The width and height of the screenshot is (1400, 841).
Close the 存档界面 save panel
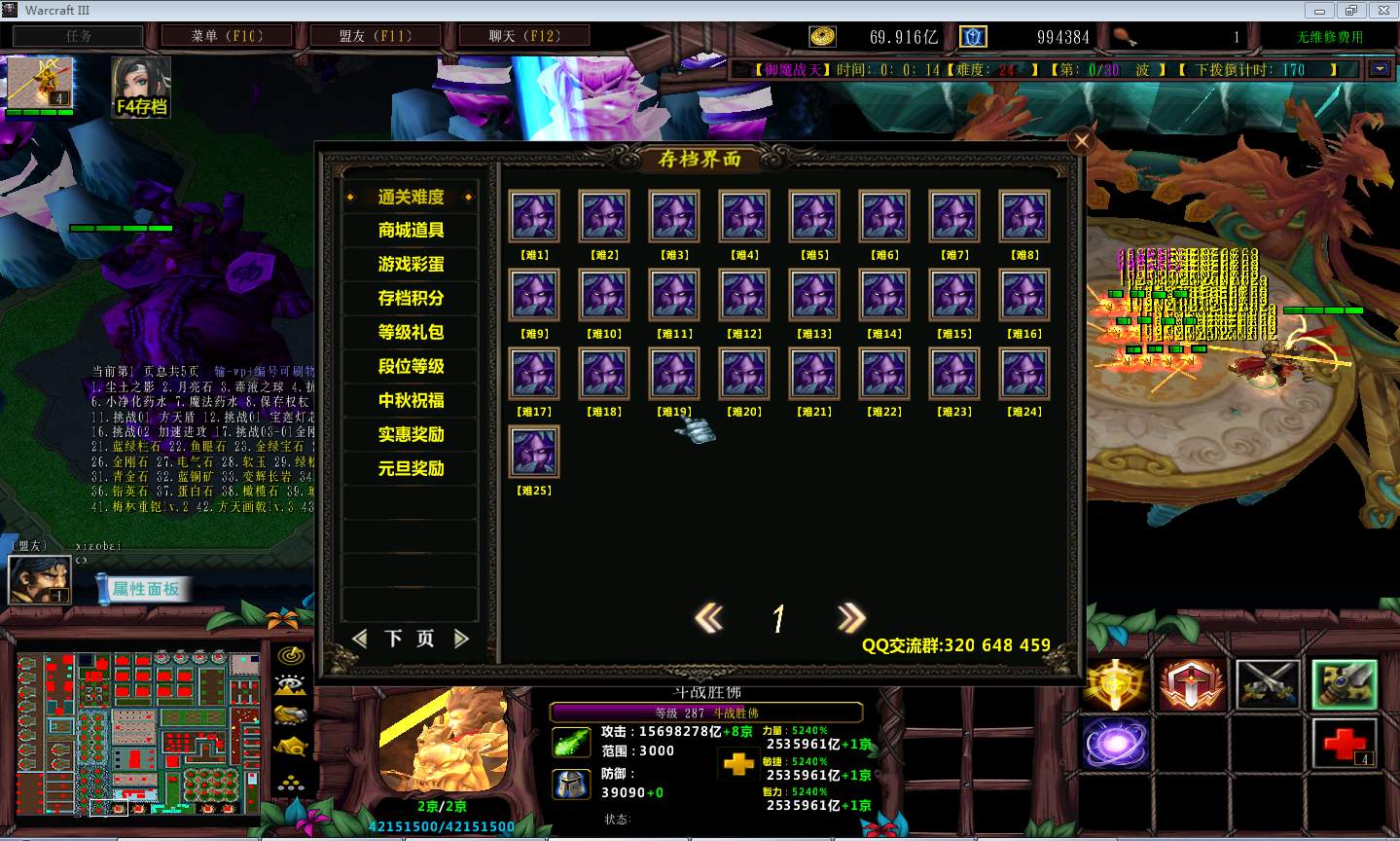(x=1081, y=142)
